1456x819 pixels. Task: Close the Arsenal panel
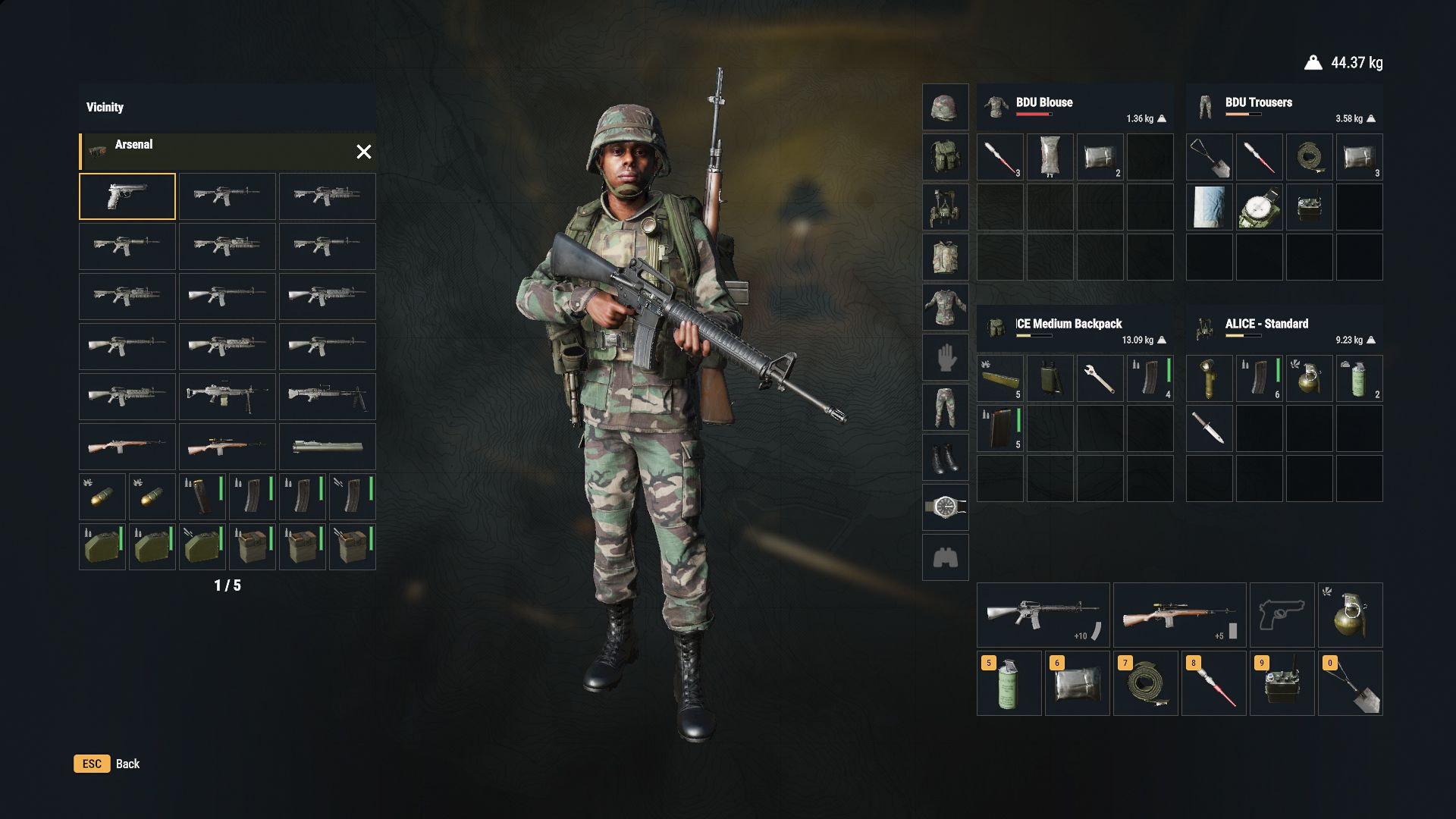(x=364, y=152)
